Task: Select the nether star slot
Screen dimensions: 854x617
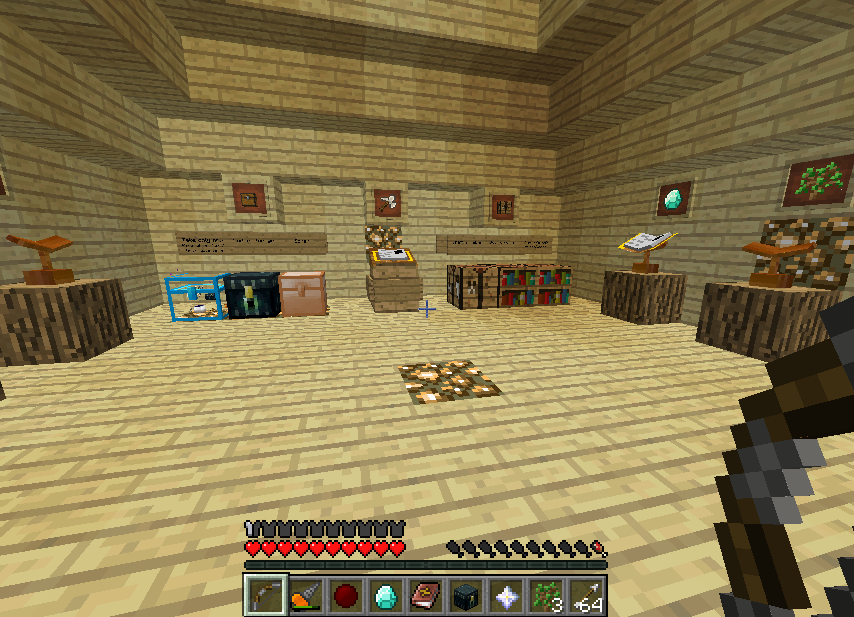Action: point(506,596)
